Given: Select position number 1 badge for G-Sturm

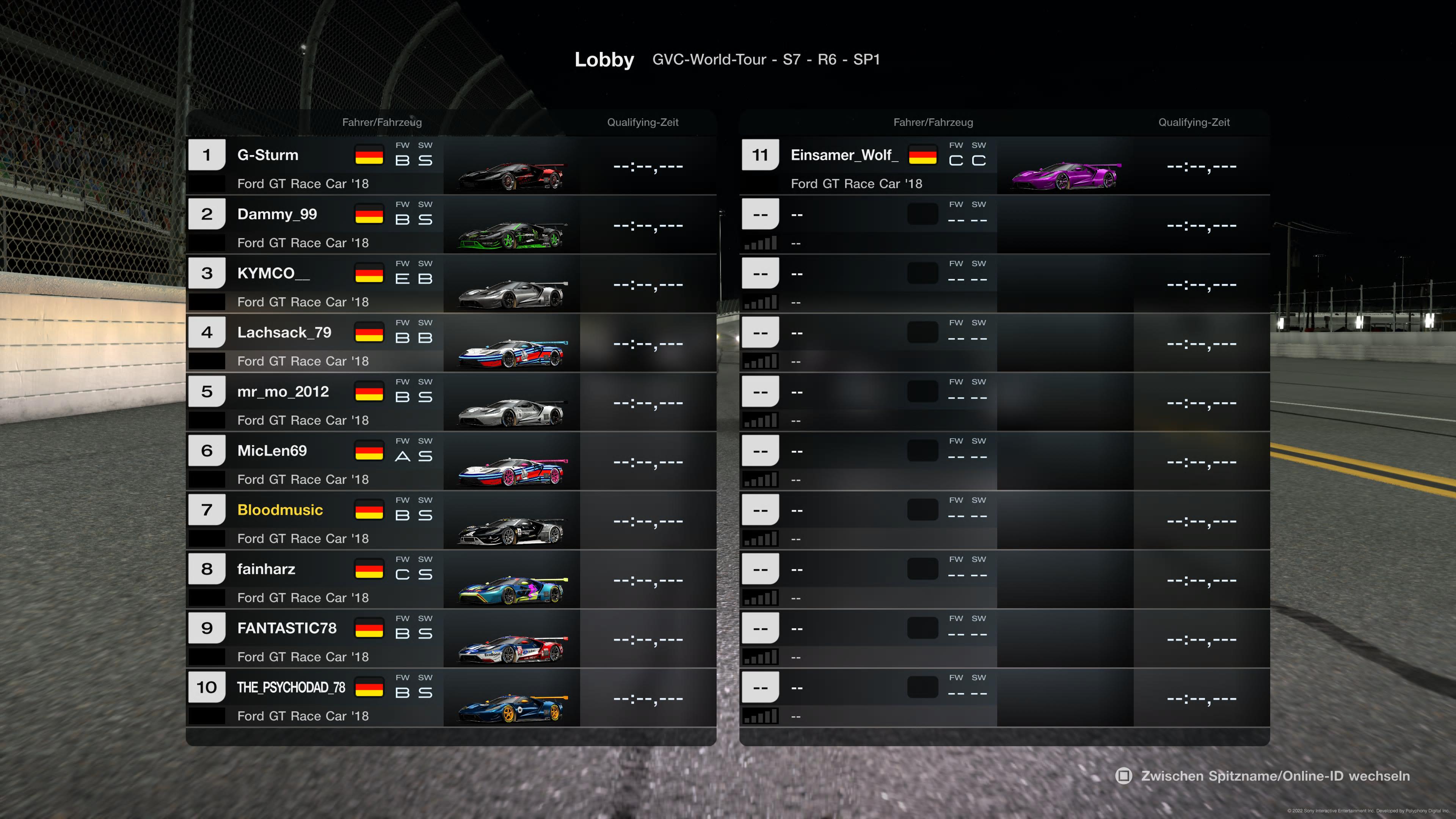Looking at the screenshot, I should (206, 154).
